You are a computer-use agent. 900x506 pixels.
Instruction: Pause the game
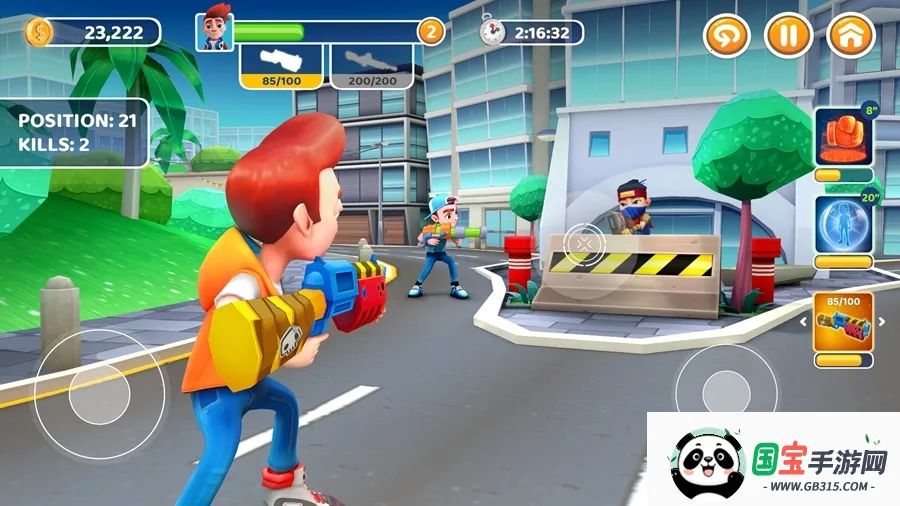click(788, 37)
